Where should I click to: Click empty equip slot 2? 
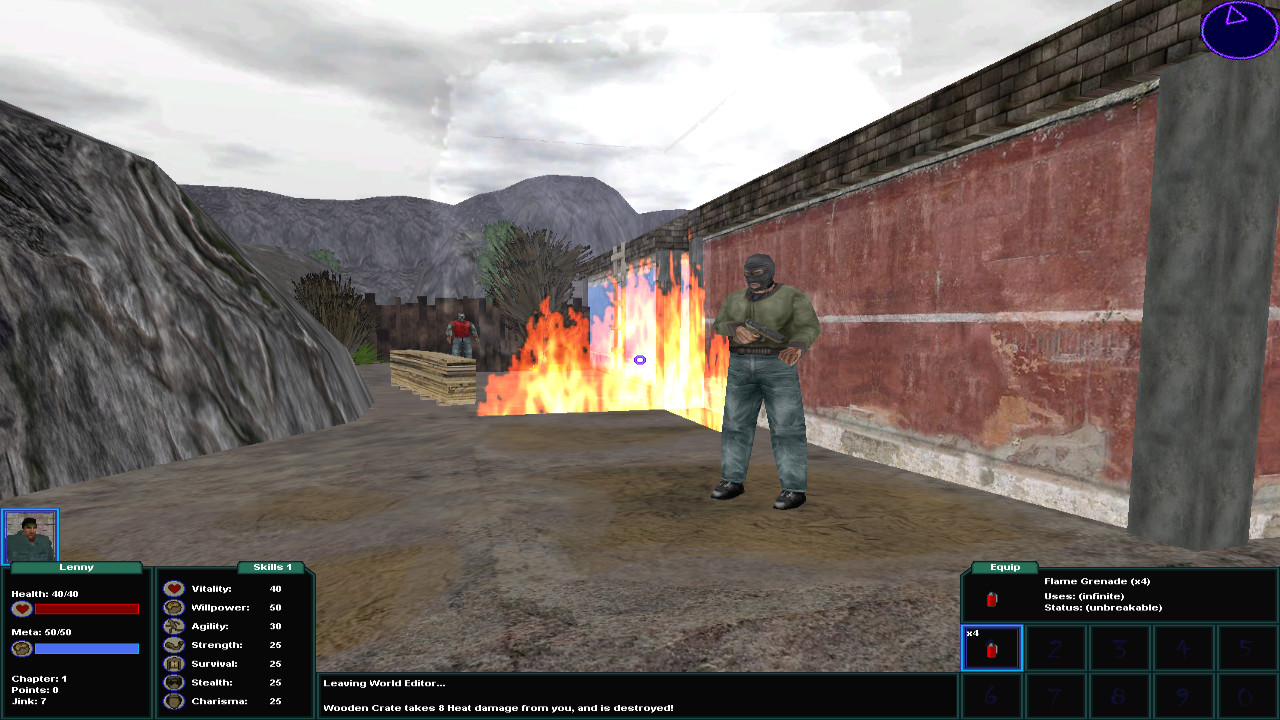pyautogui.click(x=1056, y=648)
